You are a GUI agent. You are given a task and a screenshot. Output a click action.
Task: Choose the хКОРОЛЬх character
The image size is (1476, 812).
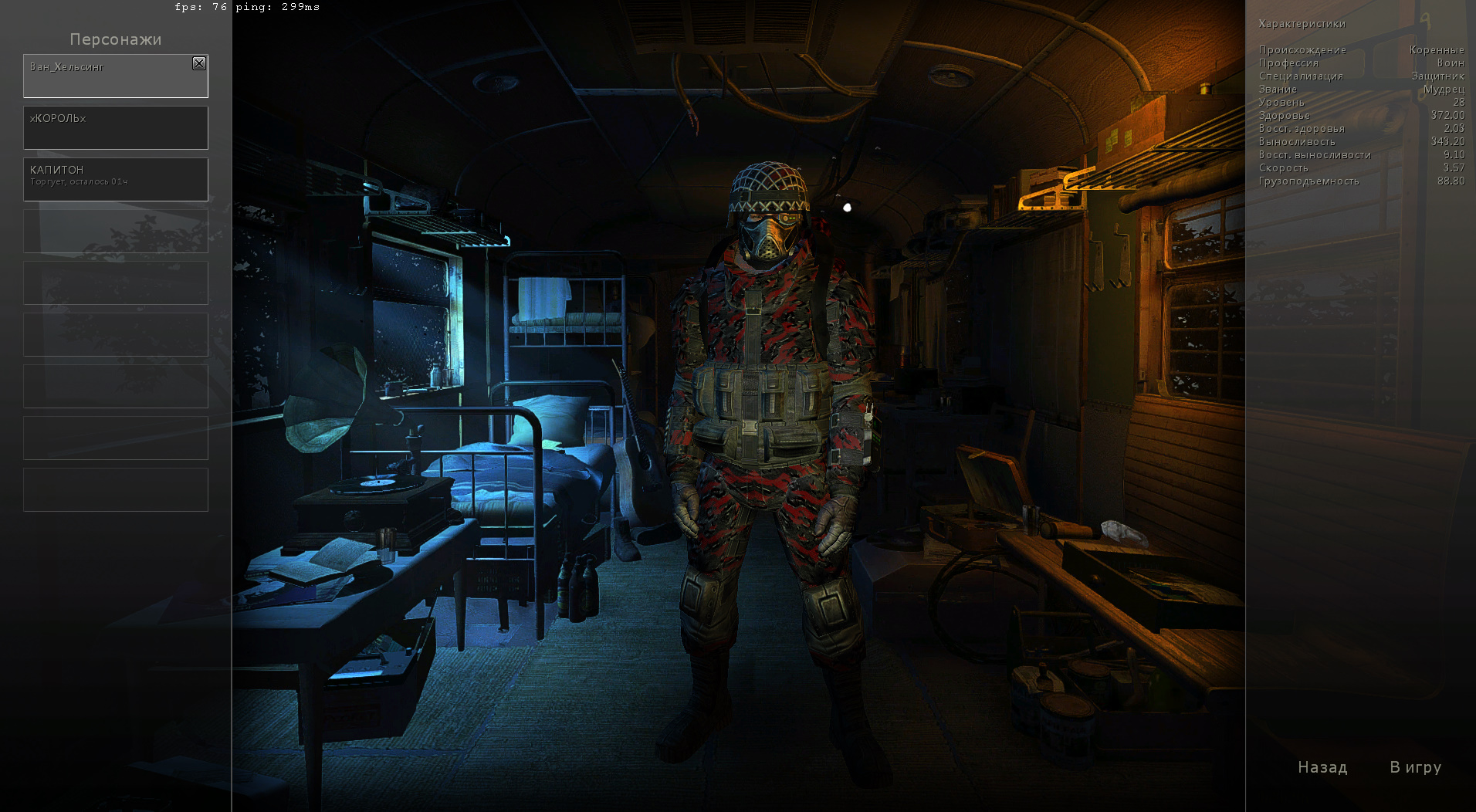[116, 127]
